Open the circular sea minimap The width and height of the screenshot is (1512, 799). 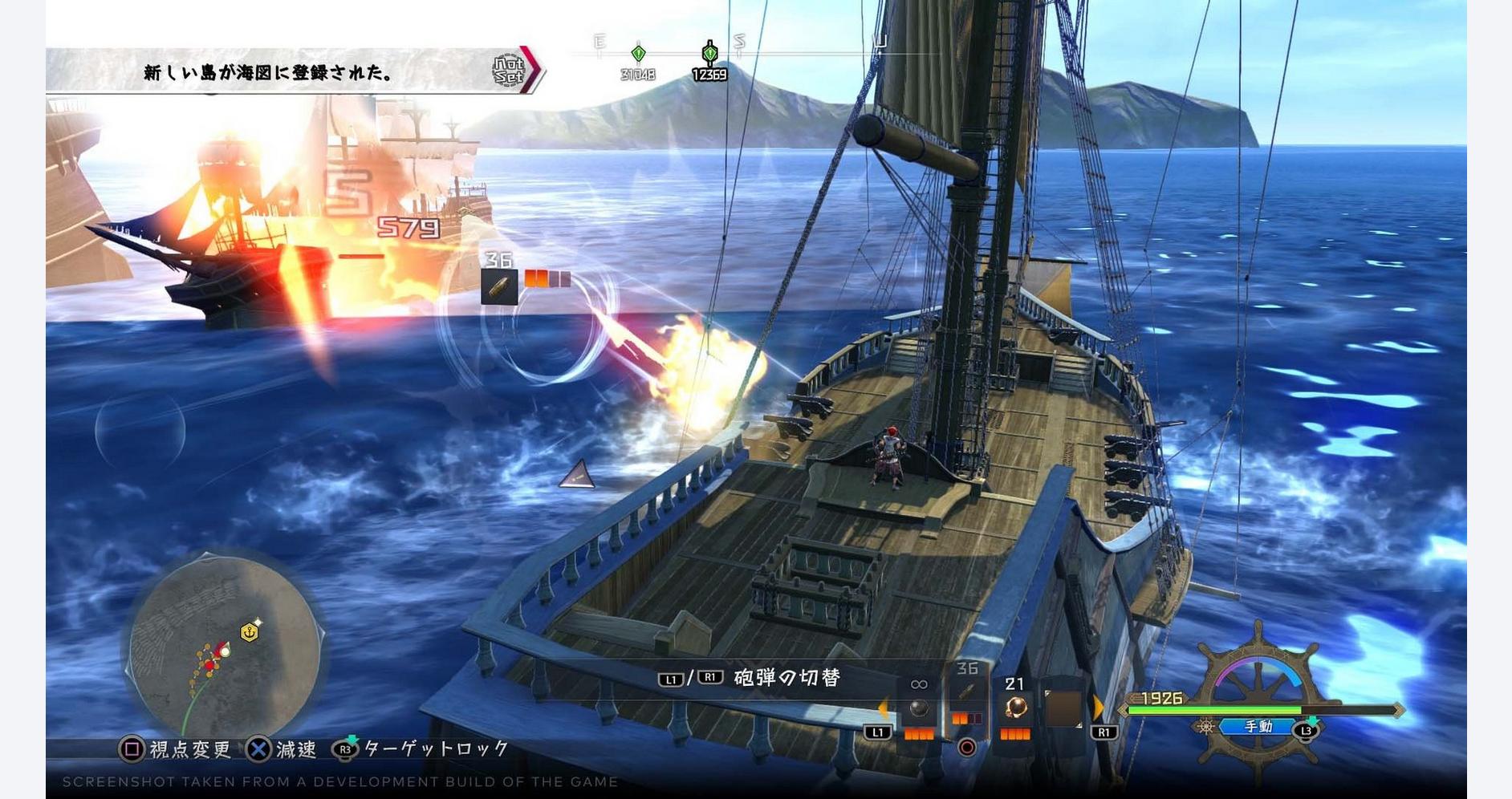tap(225, 649)
